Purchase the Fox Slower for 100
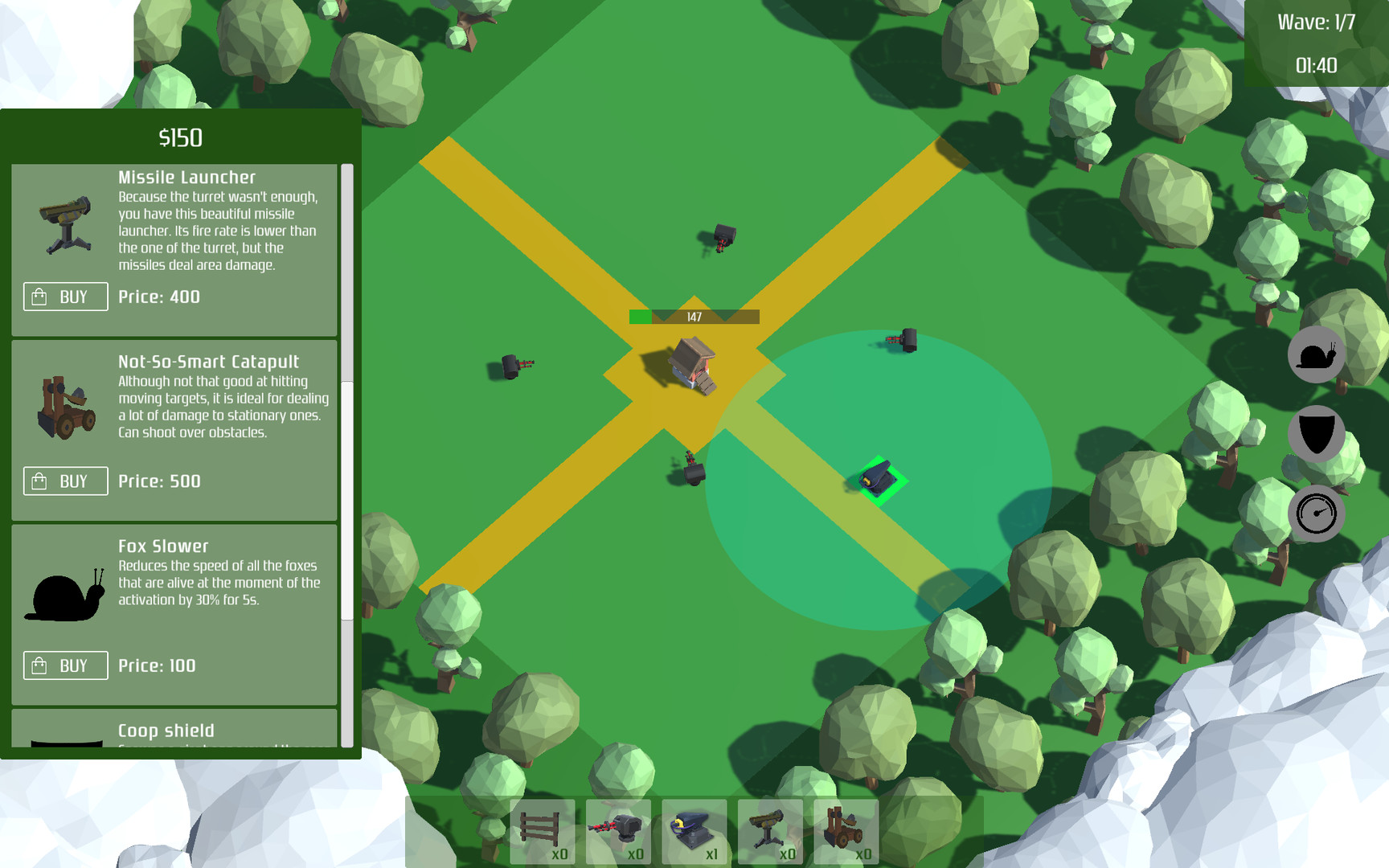This screenshot has width=1389, height=868. pyautogui.click(x=65, y=665)
